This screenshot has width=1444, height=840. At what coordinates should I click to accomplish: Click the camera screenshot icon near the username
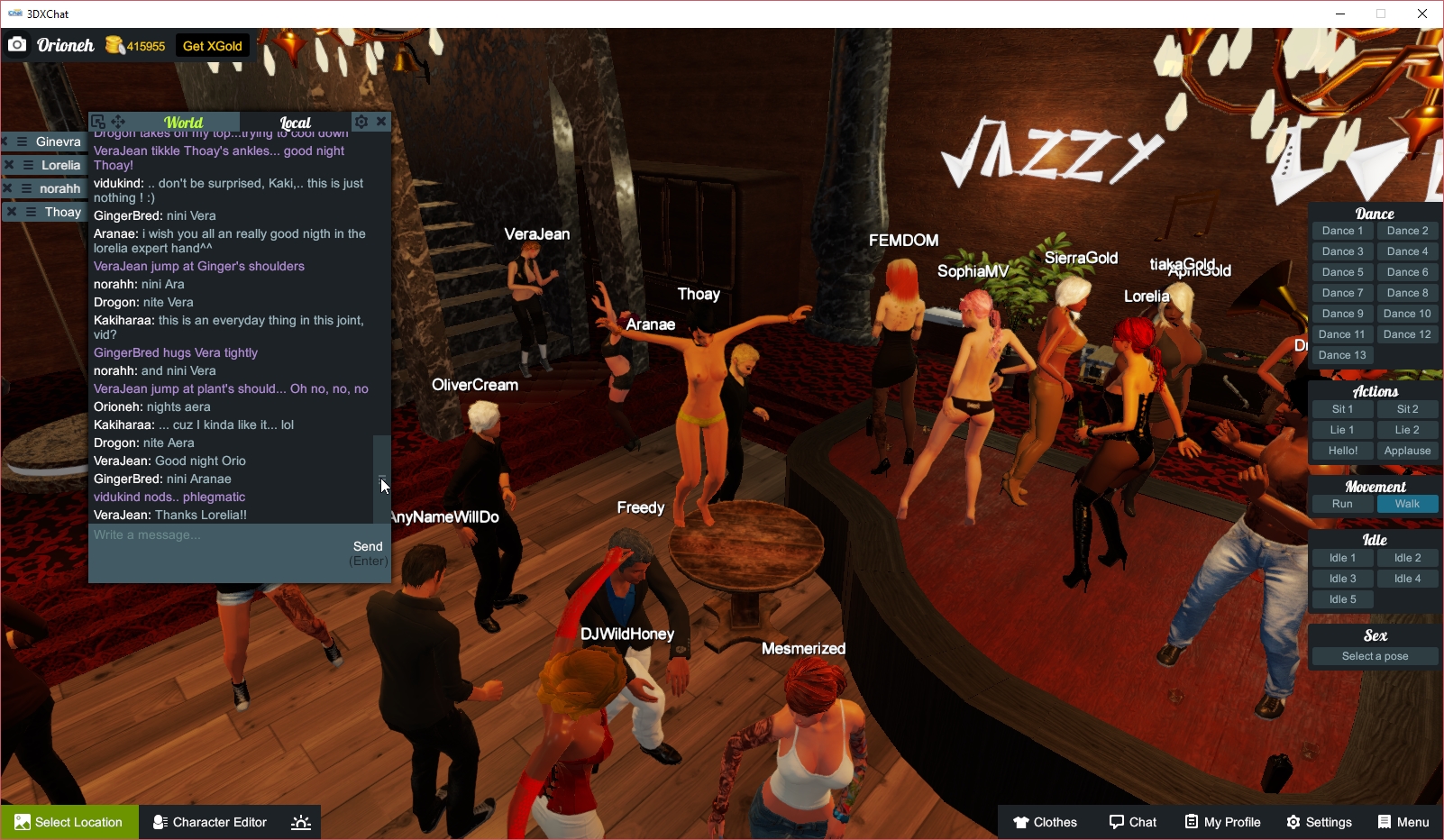coord(17,45)
